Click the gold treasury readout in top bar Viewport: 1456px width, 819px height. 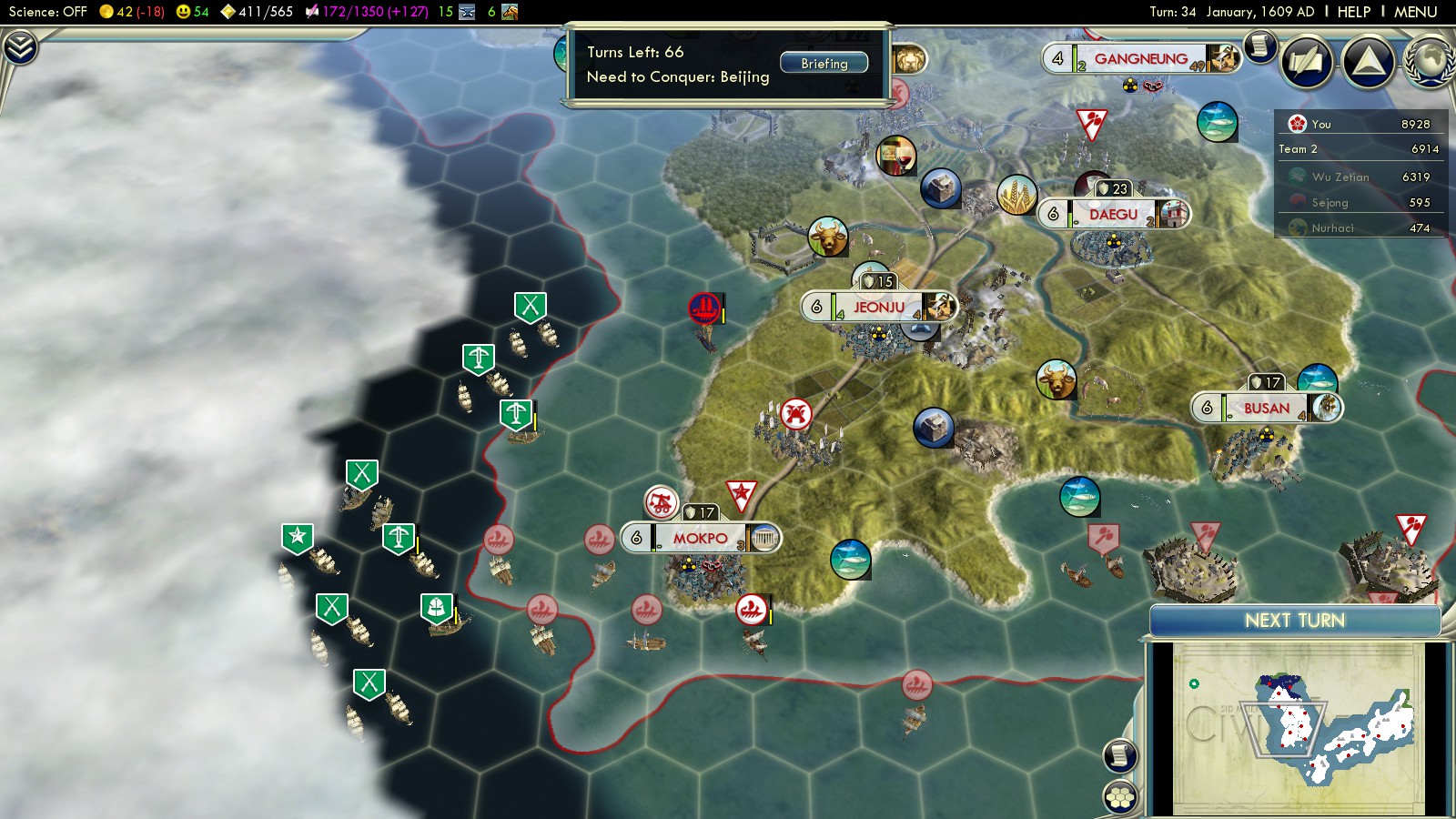[132, 12]
